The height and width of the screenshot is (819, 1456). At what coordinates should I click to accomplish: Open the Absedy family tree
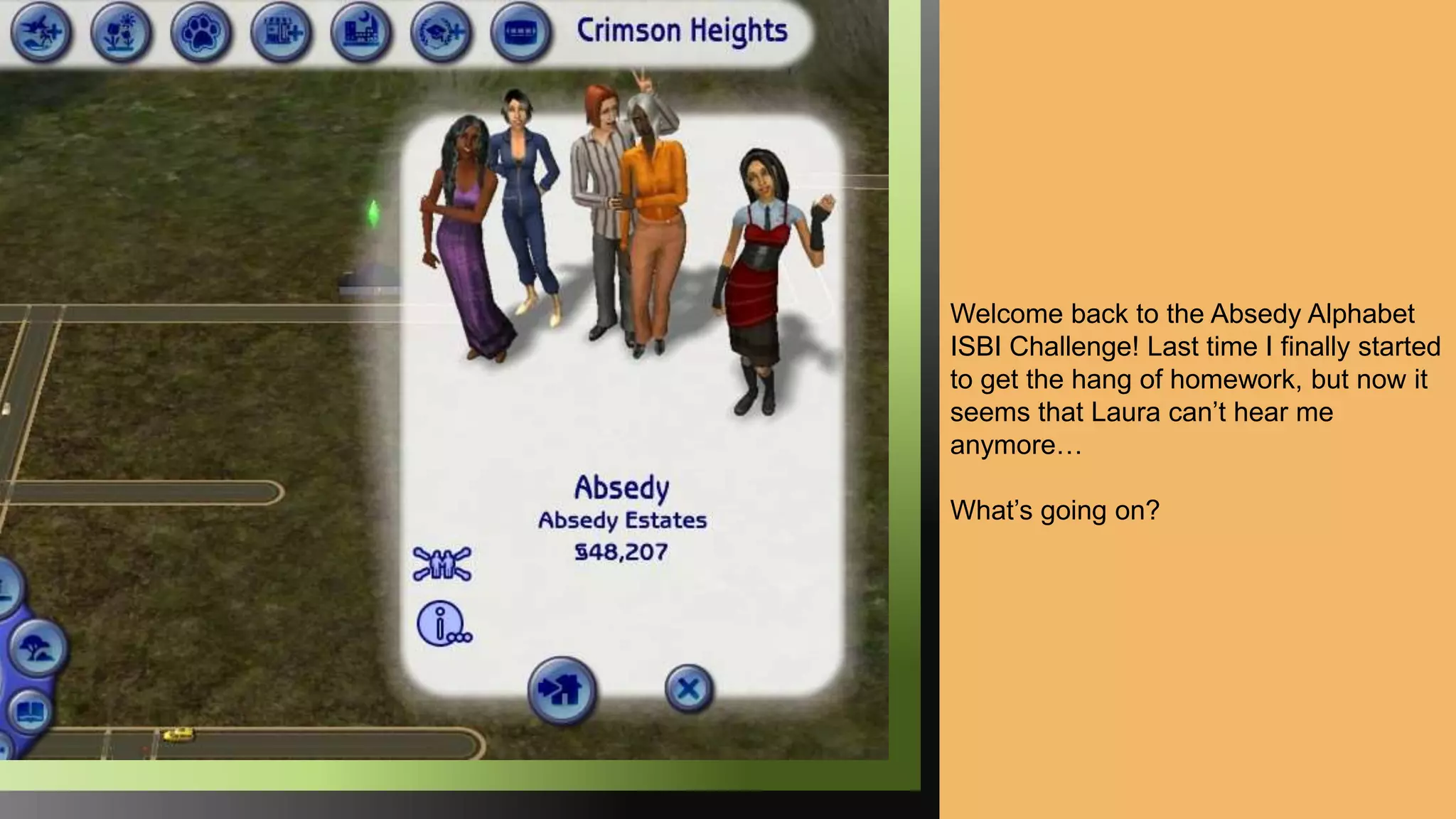click(441, 564)
